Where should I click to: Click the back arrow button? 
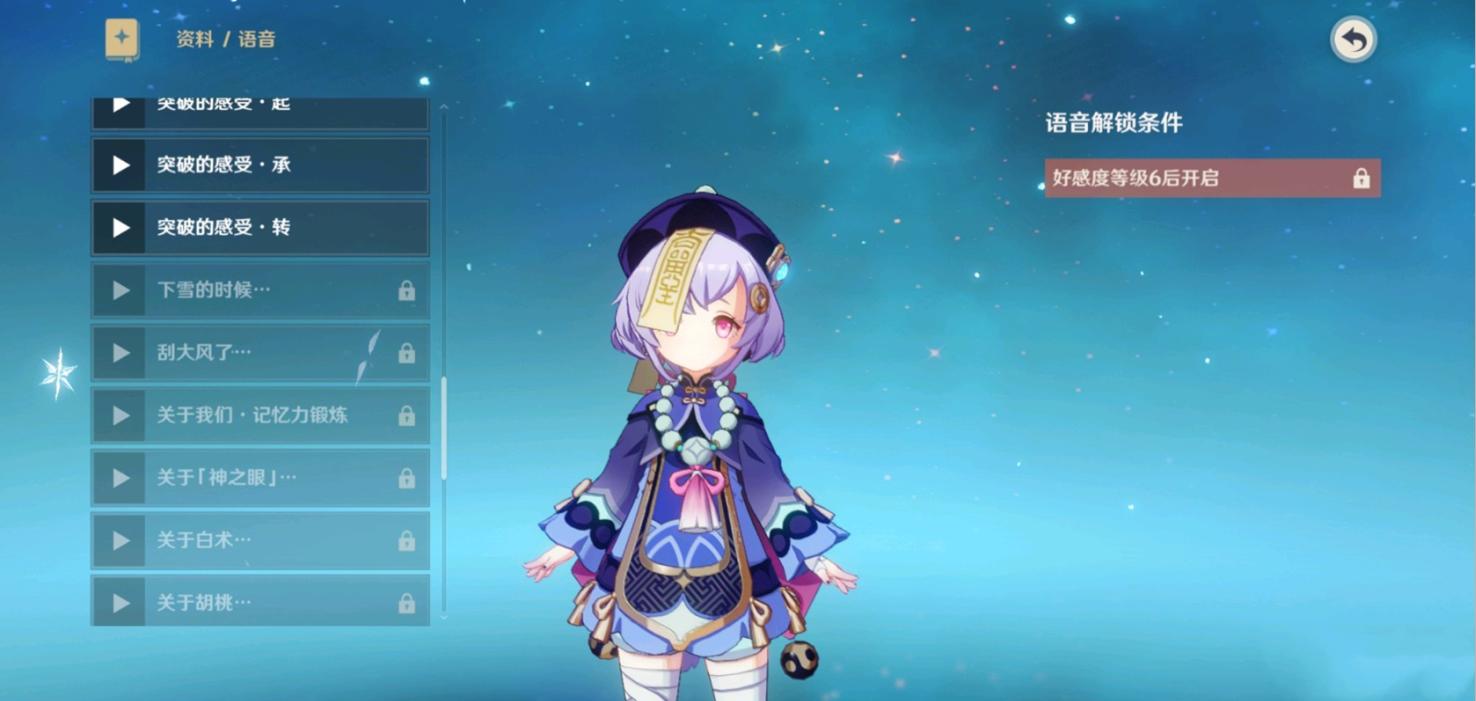1353,40
